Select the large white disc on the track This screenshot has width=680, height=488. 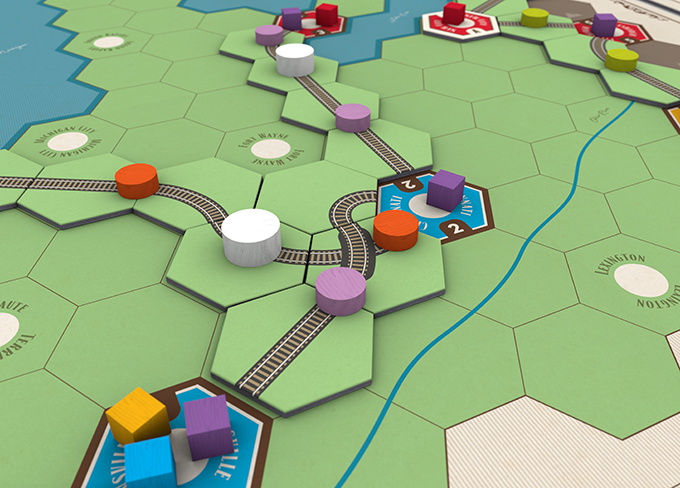(250, 236)
